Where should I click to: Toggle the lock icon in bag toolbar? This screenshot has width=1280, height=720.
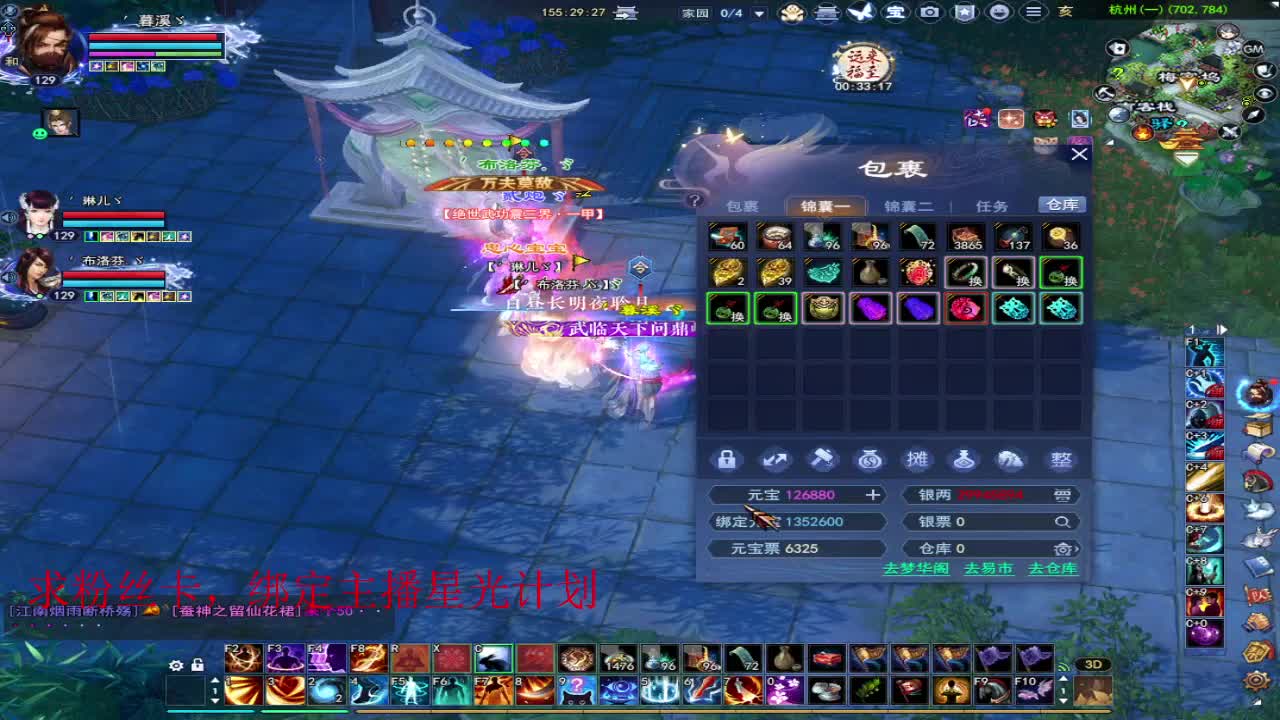click(x=727, y=459)
